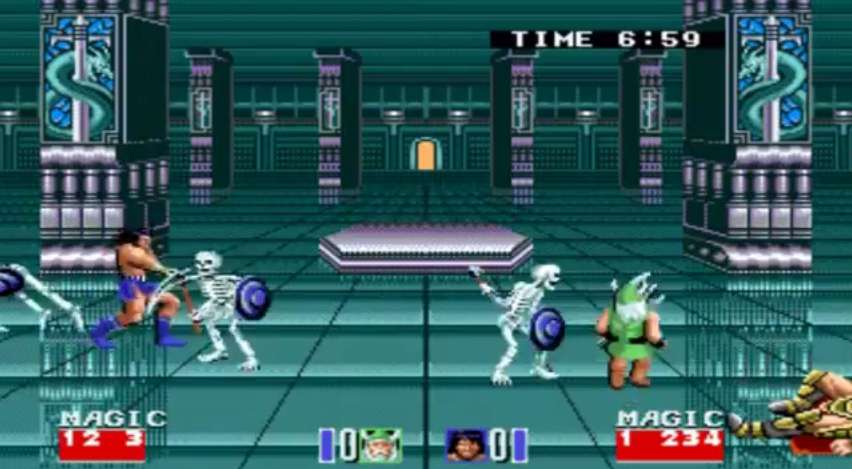
Task: Select the dark-haired barbarian portrait
Action: click(x=466, y=445)
